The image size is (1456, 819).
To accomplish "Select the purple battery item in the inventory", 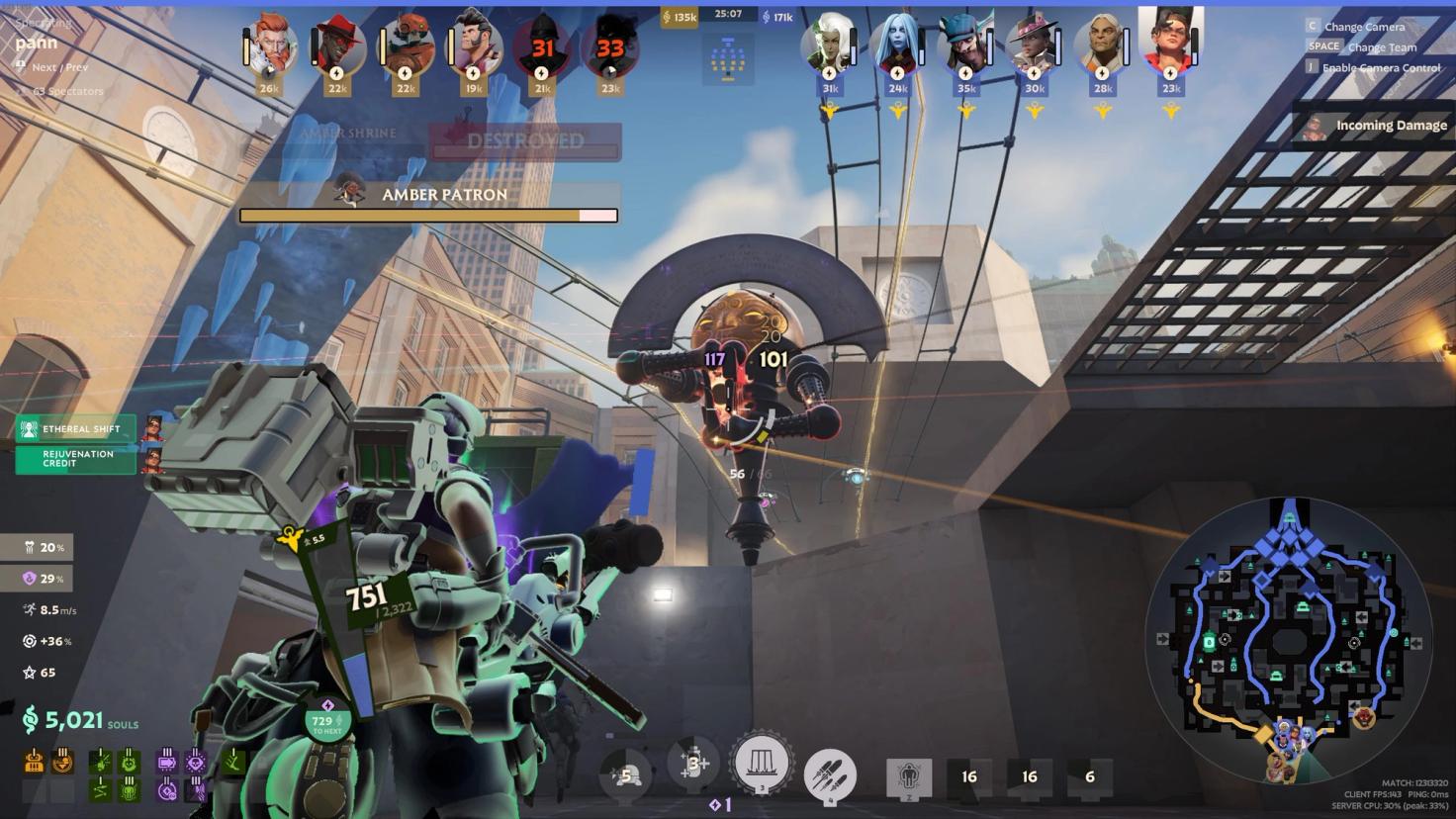I will pos(166,764).
